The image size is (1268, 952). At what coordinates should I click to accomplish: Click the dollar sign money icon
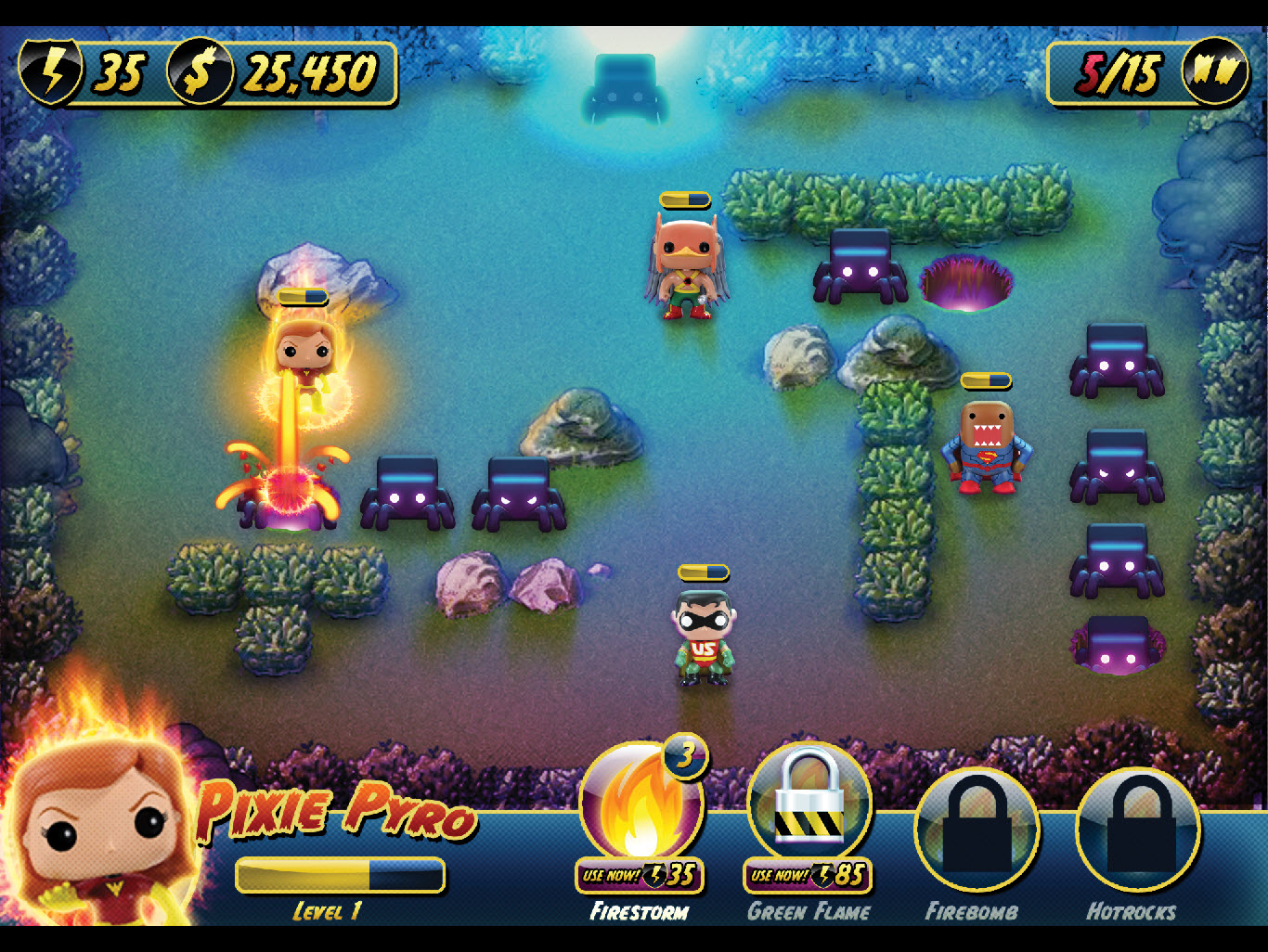click(200, 71)
